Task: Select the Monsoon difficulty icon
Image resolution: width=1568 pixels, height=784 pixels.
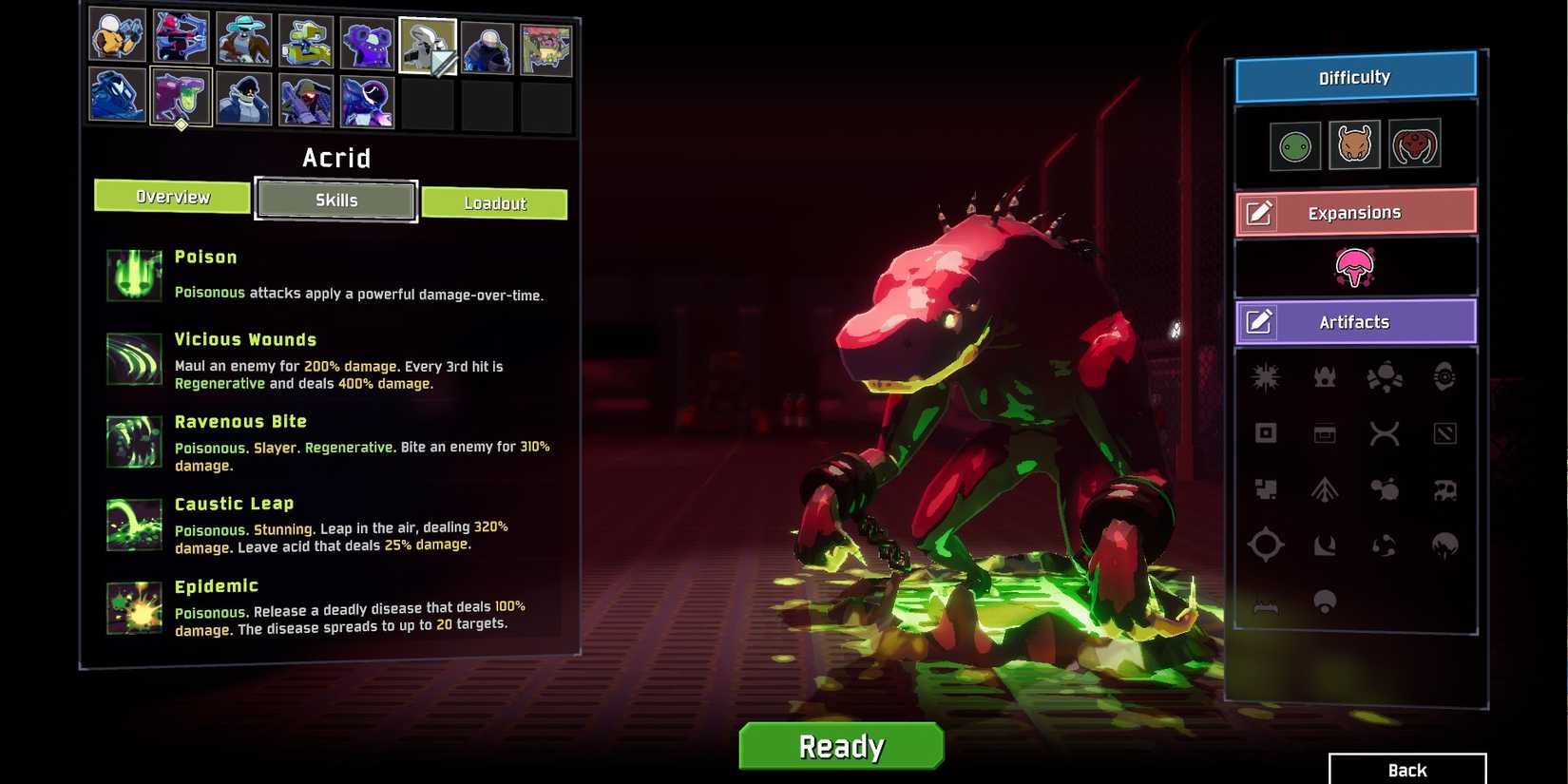Action: click(x=1415, y=143)
